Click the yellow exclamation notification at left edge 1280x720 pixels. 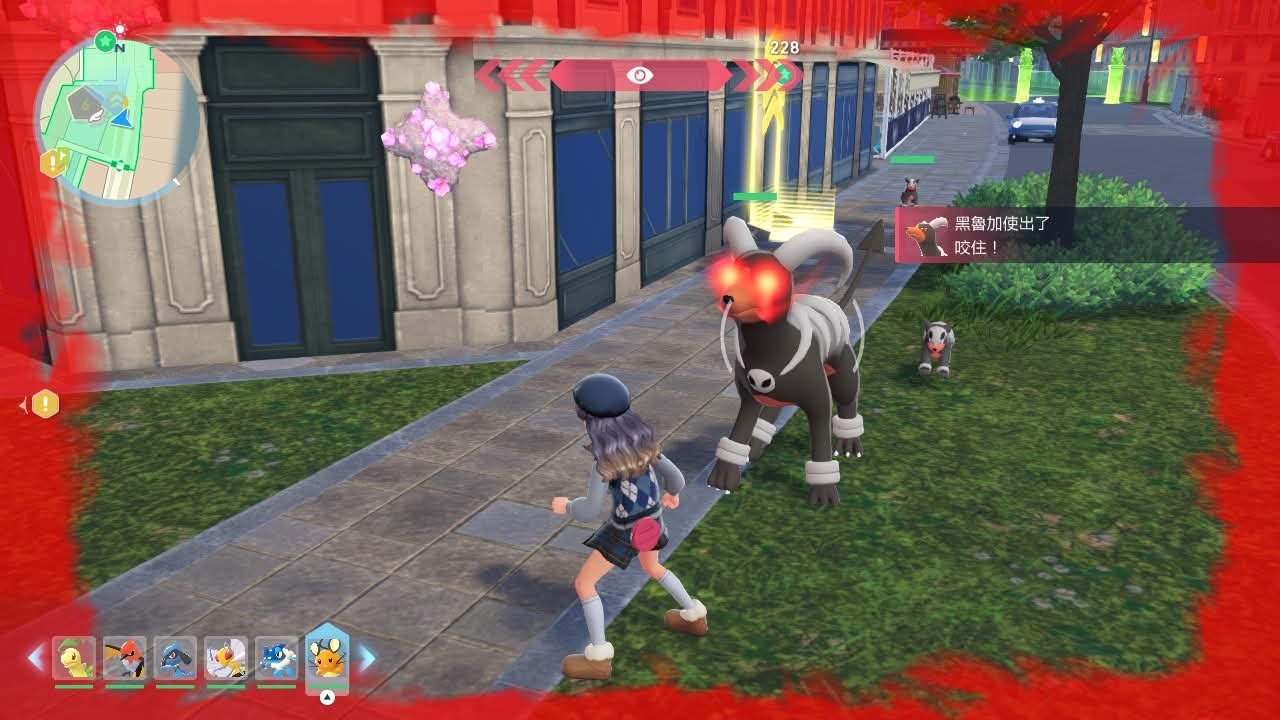46,404
